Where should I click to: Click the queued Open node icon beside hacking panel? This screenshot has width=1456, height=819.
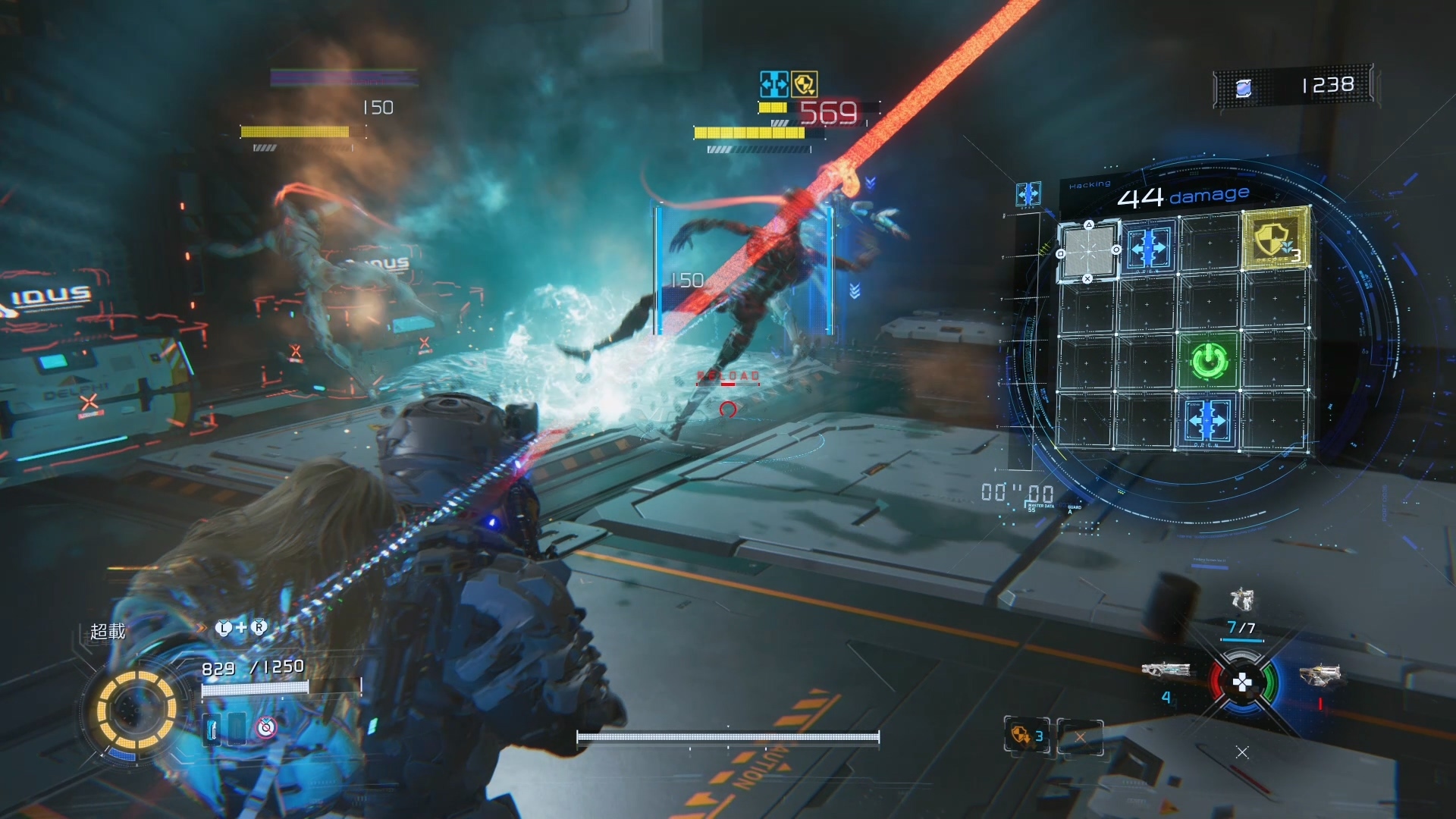1028,194
